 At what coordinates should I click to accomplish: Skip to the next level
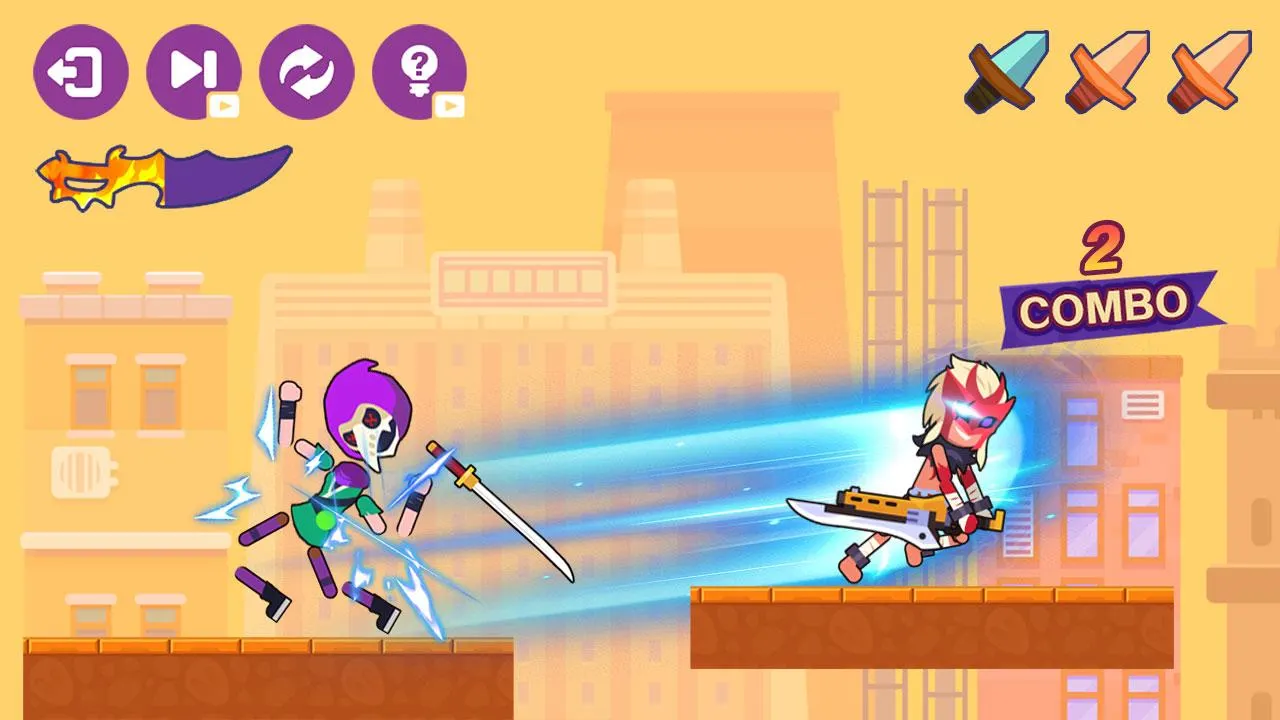pyautogui.click(x=196, y=72)
